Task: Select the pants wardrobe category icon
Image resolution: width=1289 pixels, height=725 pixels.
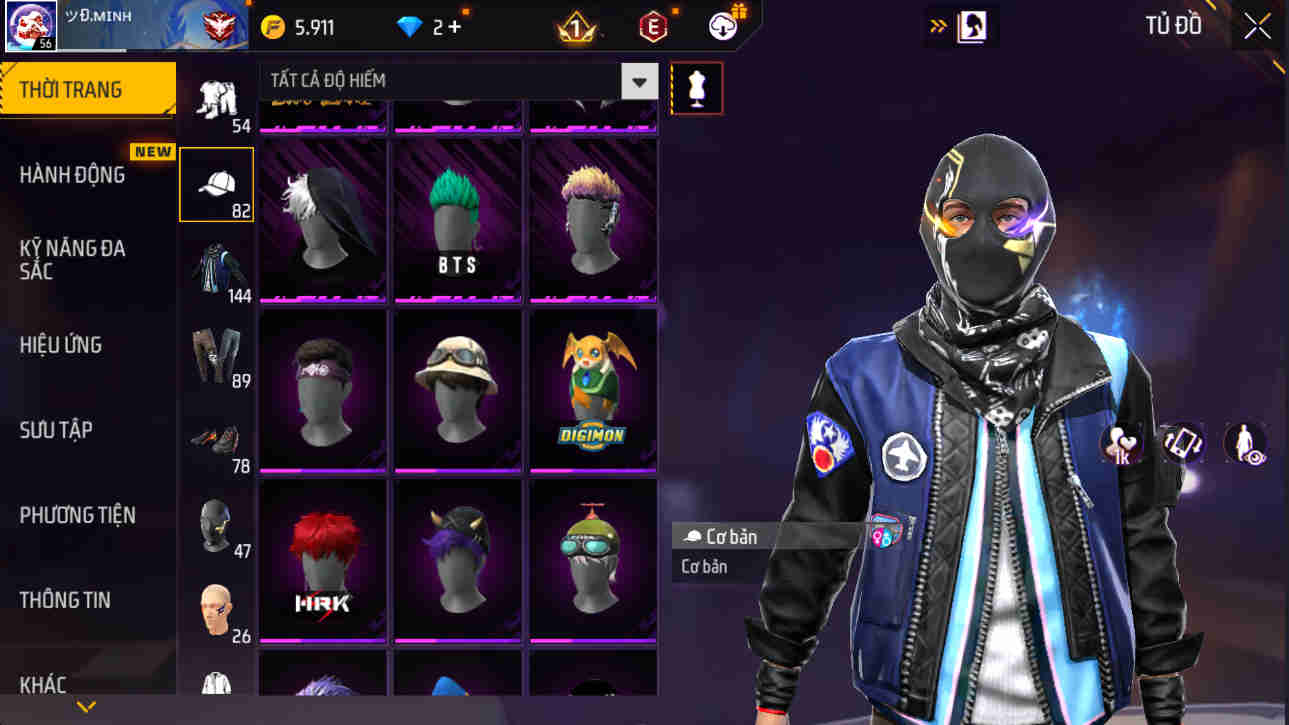Action: [216, 353]
